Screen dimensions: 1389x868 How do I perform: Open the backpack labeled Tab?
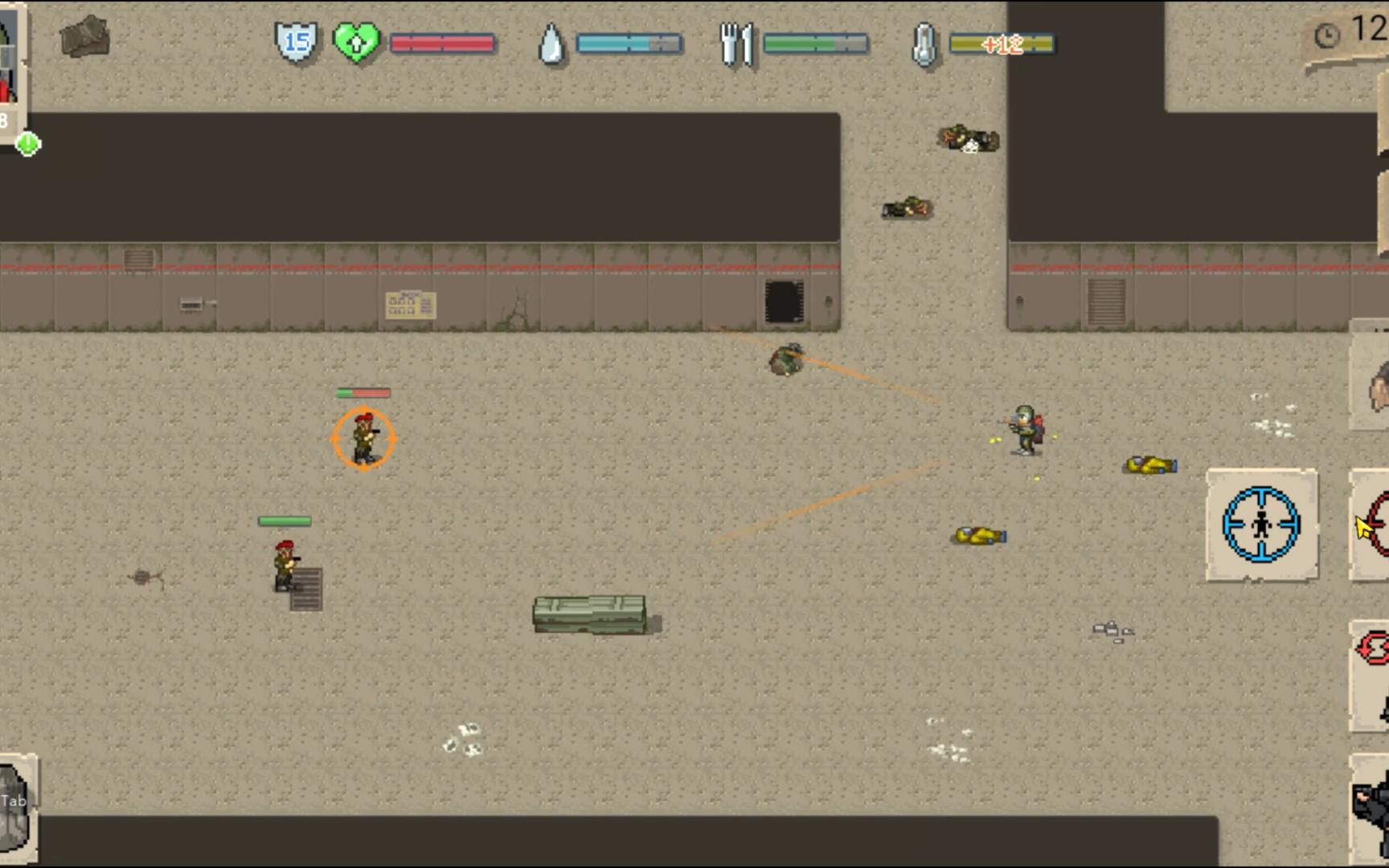pyautogui.click(x=16, y=808)
